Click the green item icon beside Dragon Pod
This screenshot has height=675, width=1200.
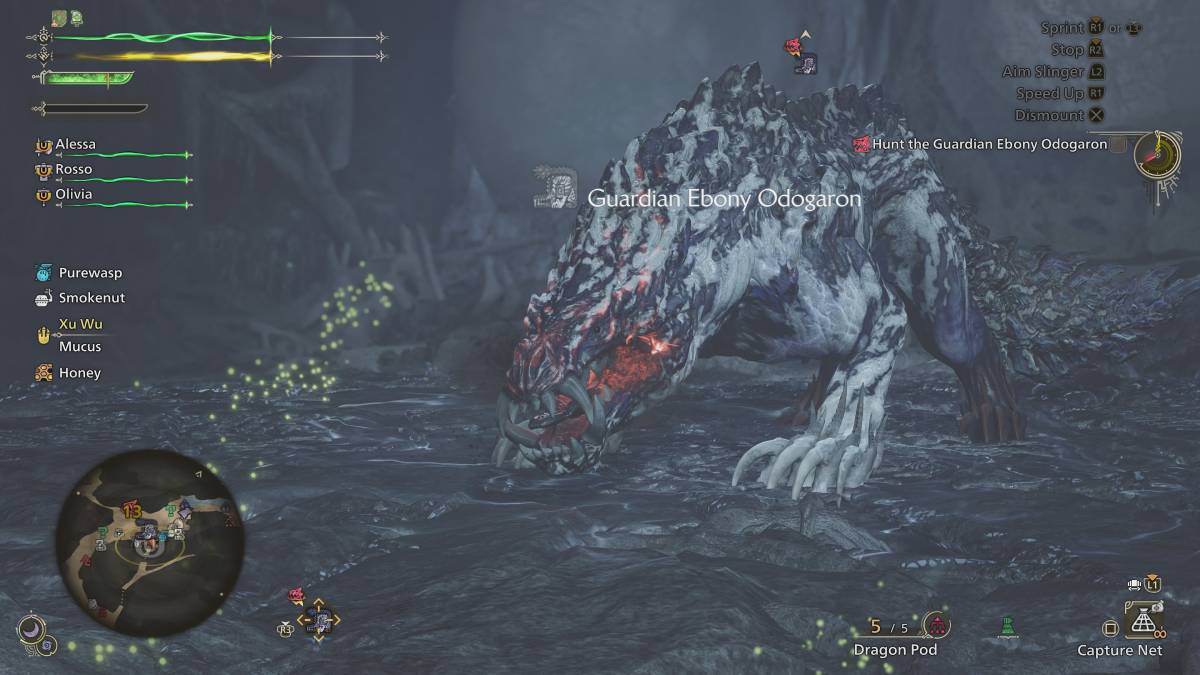[x=1009, y=626]
